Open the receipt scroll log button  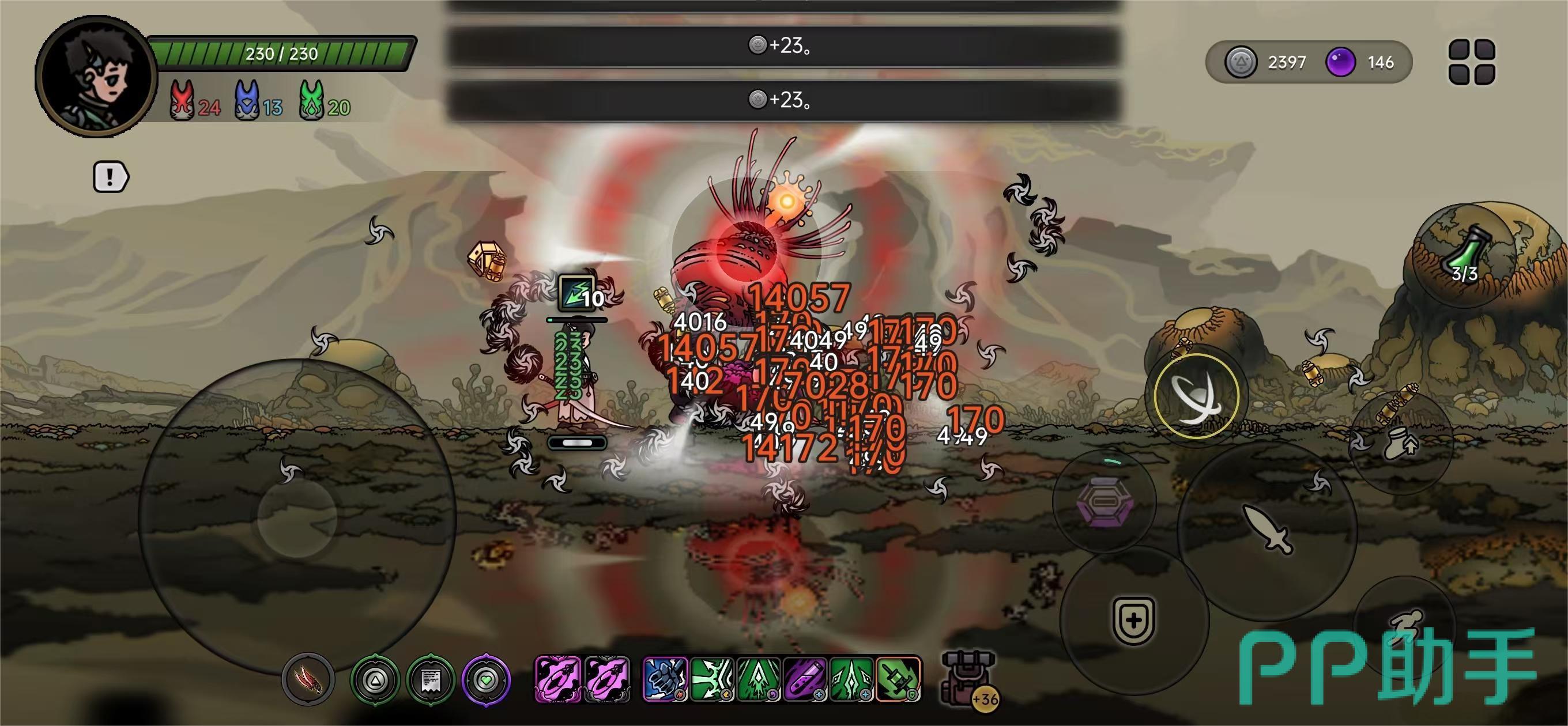click(x=429, y=680)
